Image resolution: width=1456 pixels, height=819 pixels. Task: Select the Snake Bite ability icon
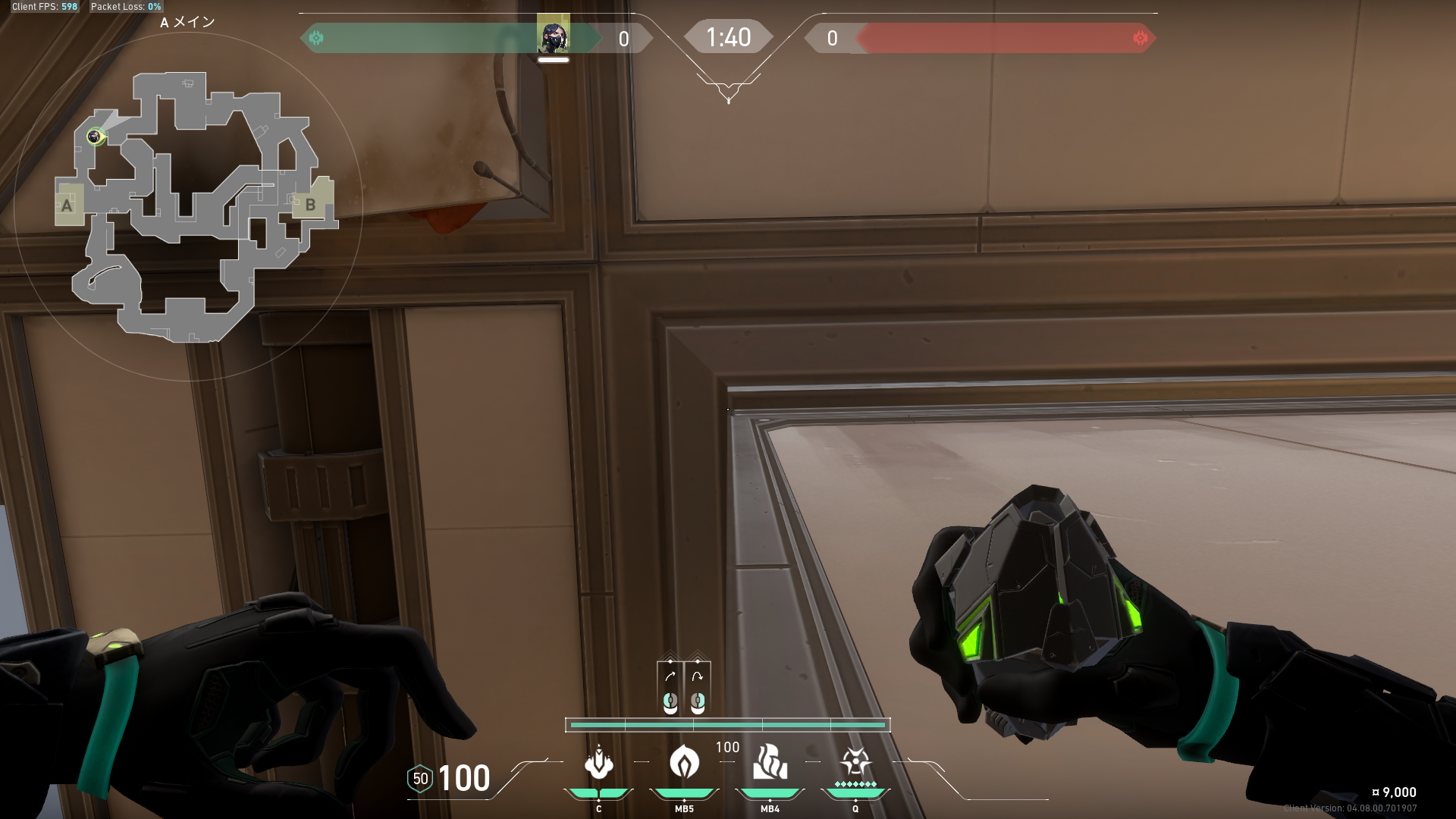coord(598,763)
